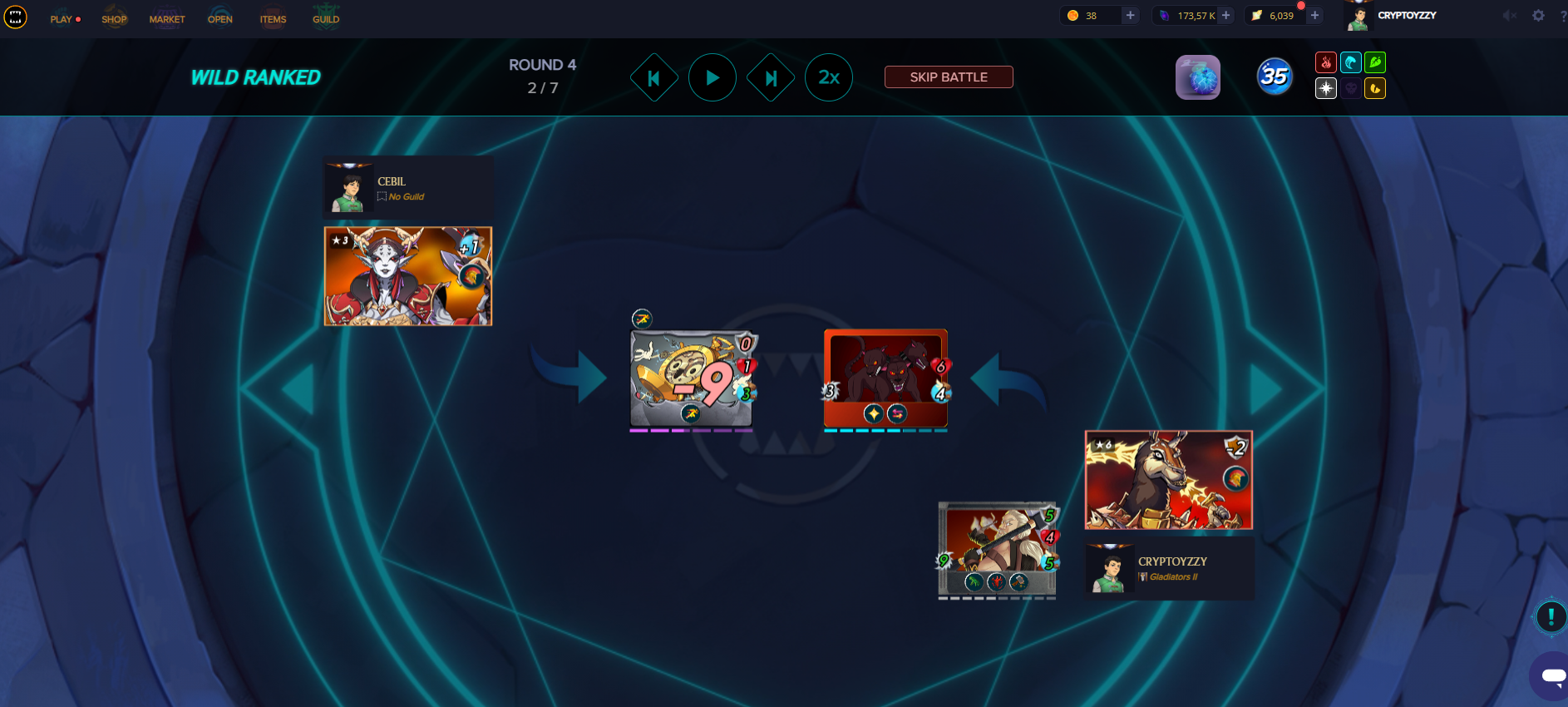Step back to the previous action

coord(654,77)
